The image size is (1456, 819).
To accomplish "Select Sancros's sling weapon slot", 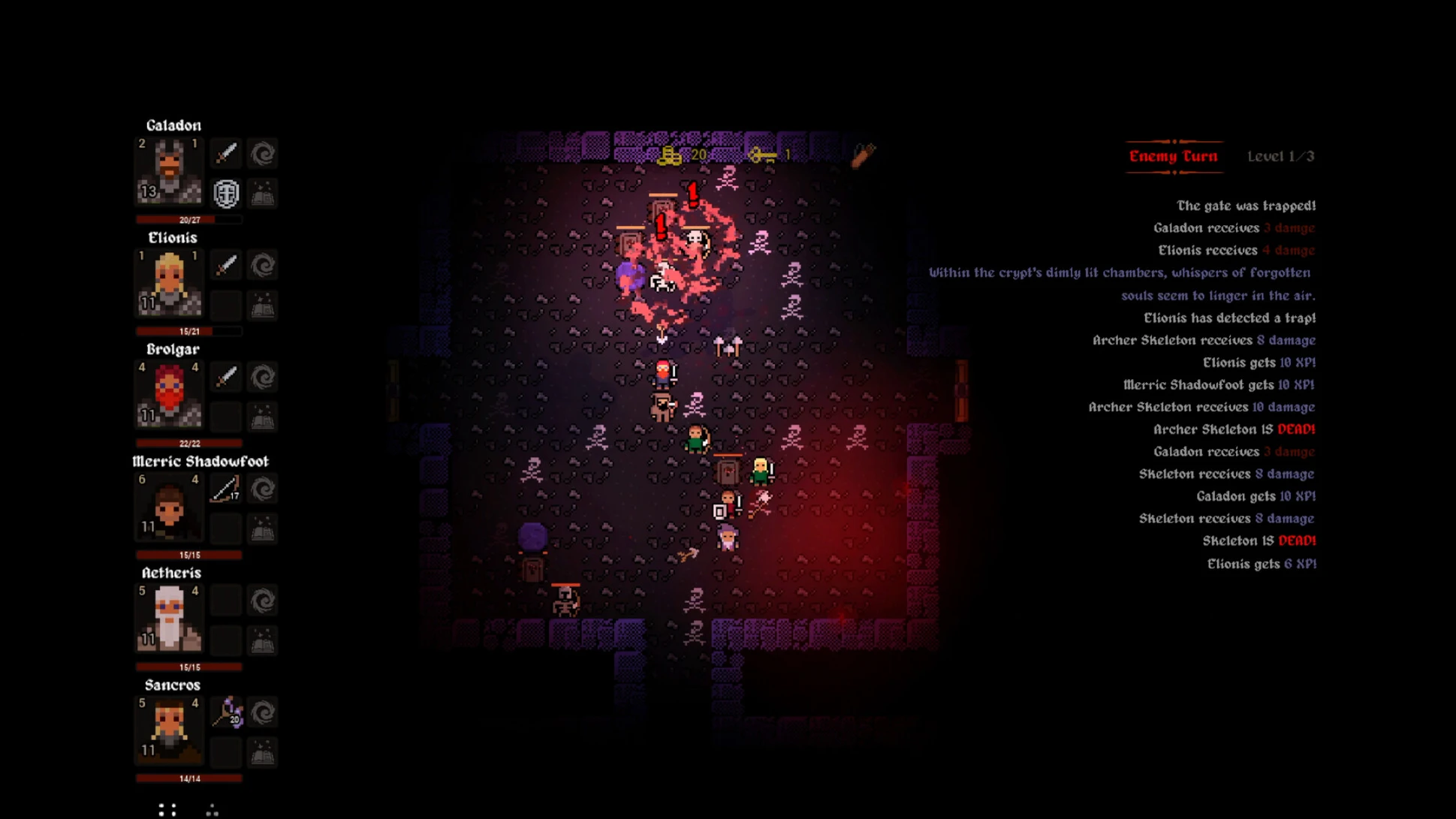I will pos(226,712).
